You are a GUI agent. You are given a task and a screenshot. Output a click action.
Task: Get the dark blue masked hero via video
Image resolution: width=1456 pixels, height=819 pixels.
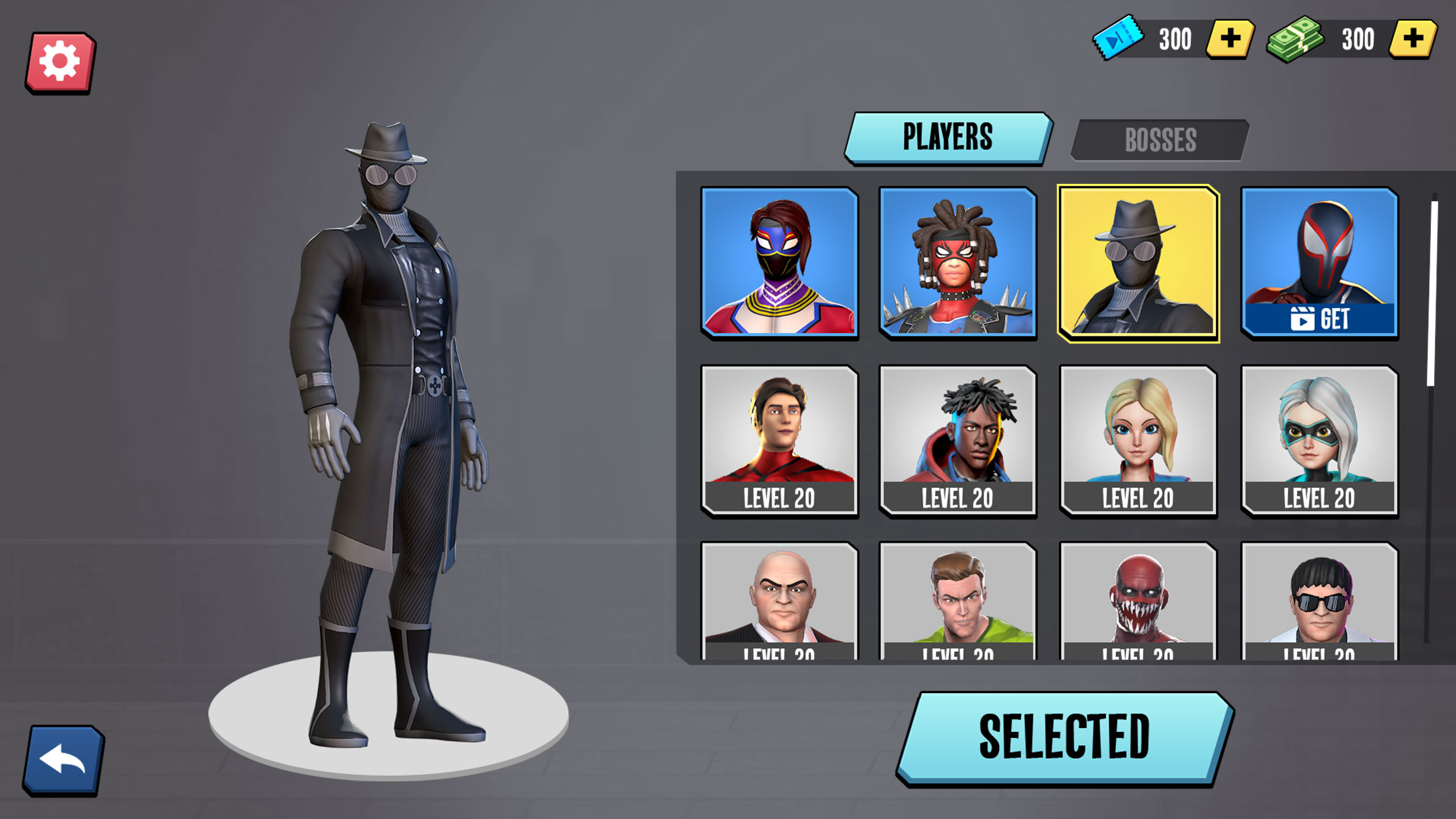click(1319, 262)
